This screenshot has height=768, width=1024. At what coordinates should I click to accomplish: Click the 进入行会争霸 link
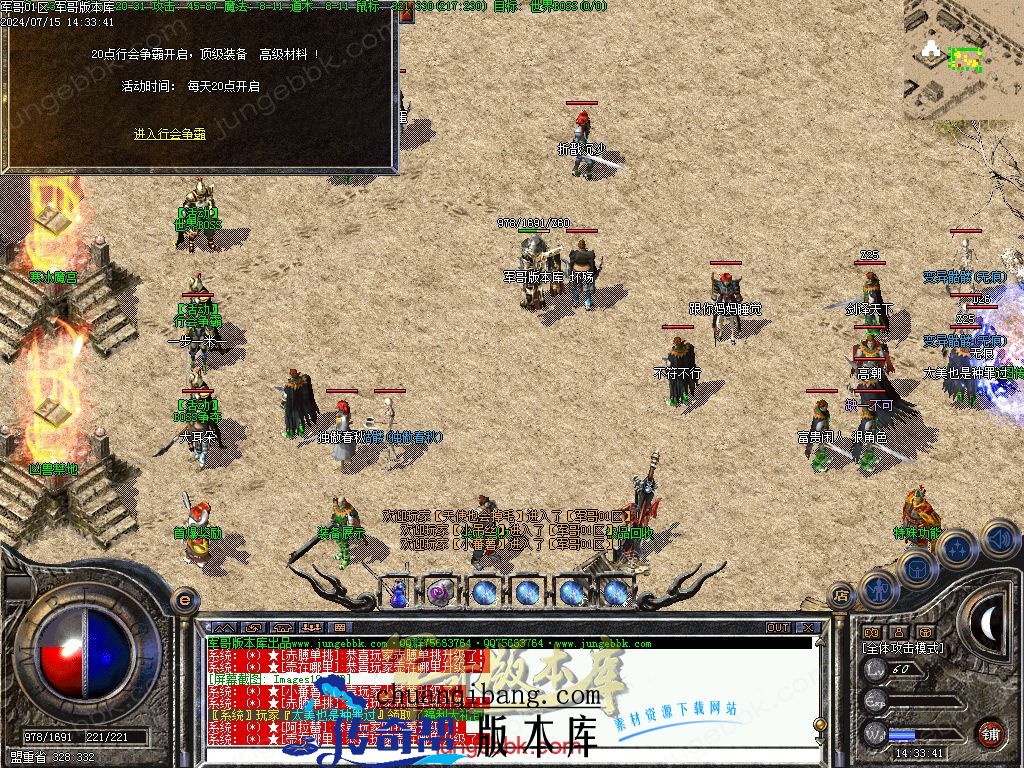pyautogui.click(x=170, y=134)
